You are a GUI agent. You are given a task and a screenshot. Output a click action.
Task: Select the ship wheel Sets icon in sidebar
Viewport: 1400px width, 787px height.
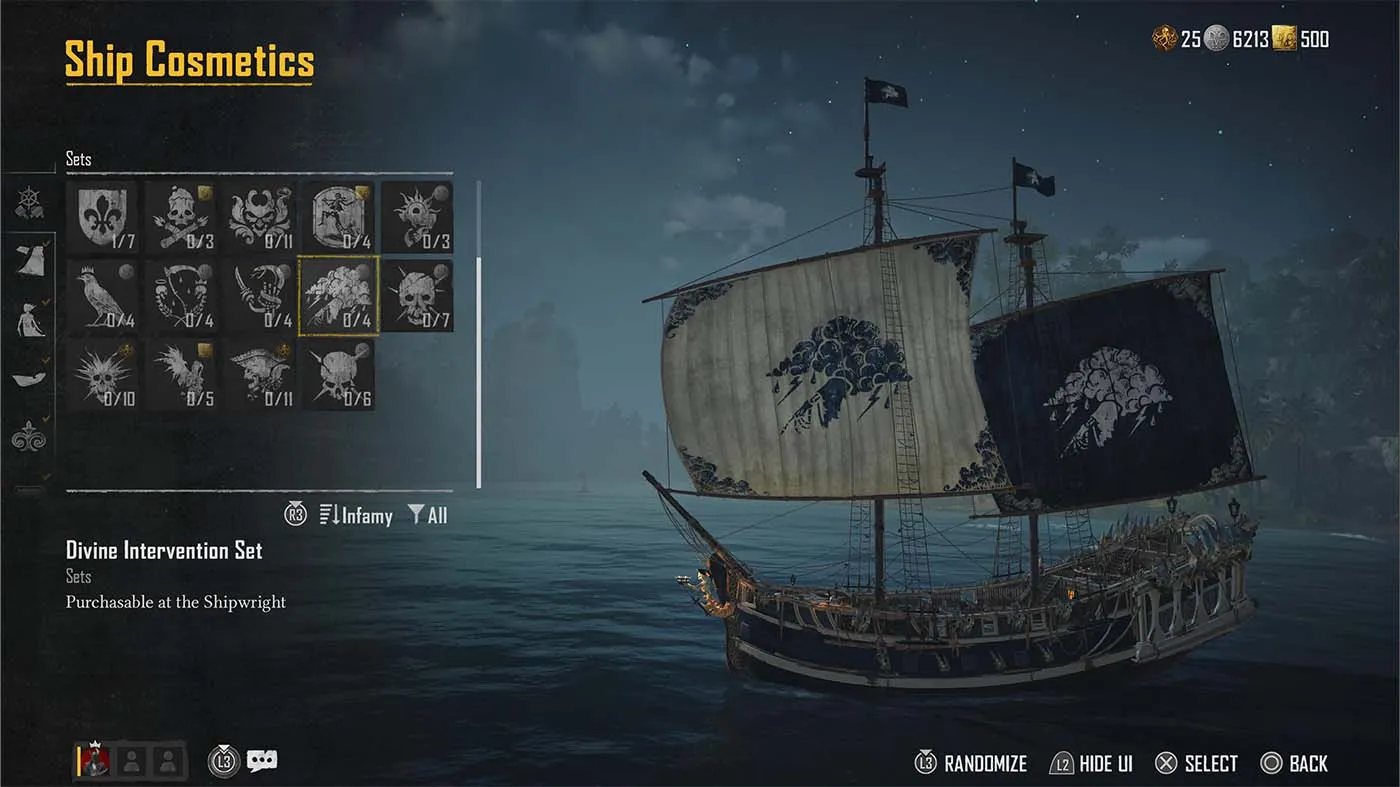(28, 200)
